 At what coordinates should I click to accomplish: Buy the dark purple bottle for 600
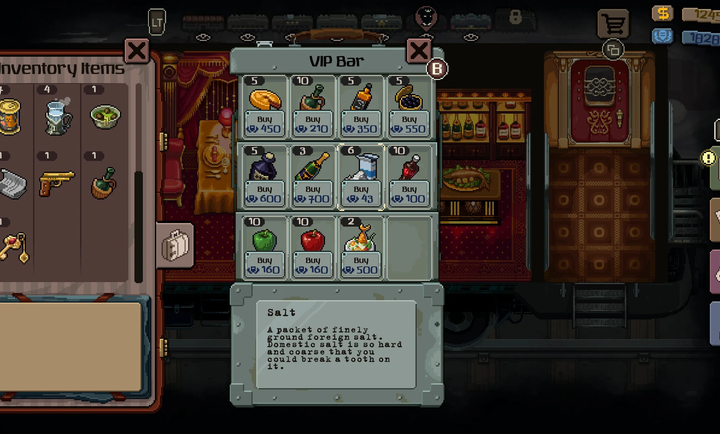[x=264, y=192]
